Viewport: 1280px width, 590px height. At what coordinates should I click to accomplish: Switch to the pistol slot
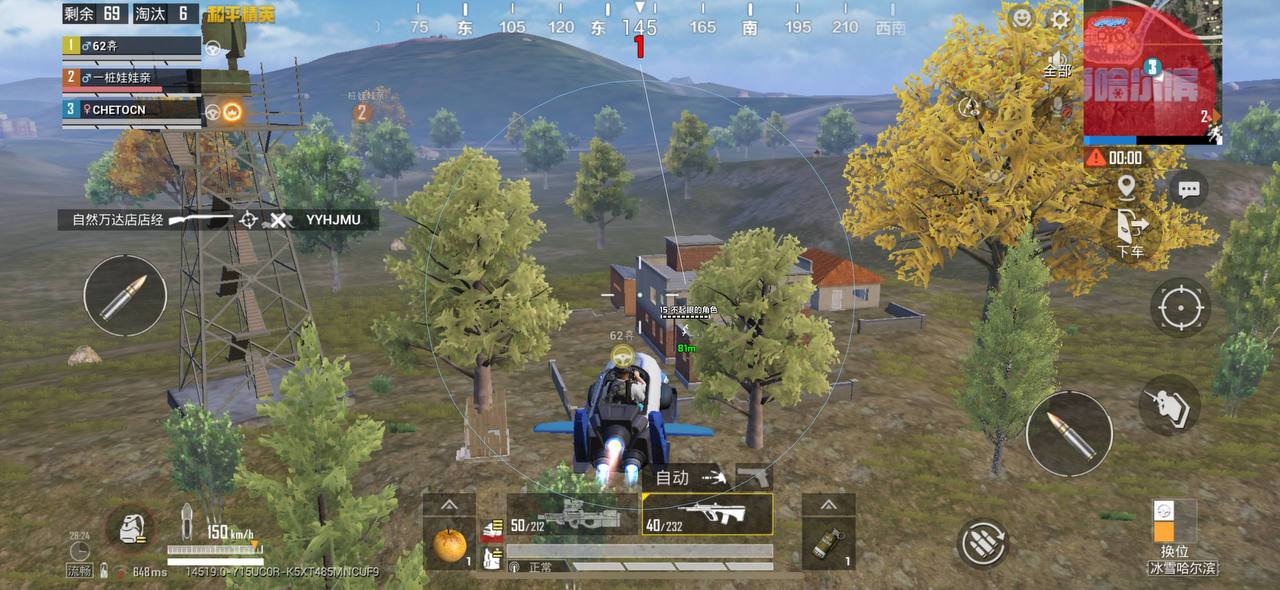click(x=754, y=476)
